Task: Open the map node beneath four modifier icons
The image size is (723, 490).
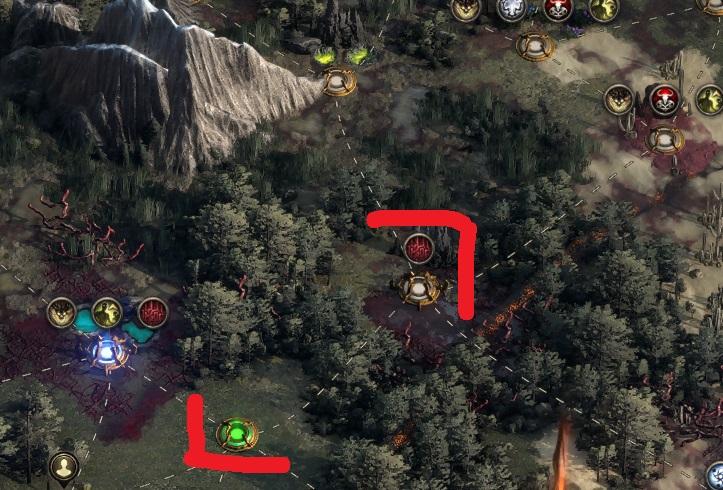Action: [x=532, y=43]
